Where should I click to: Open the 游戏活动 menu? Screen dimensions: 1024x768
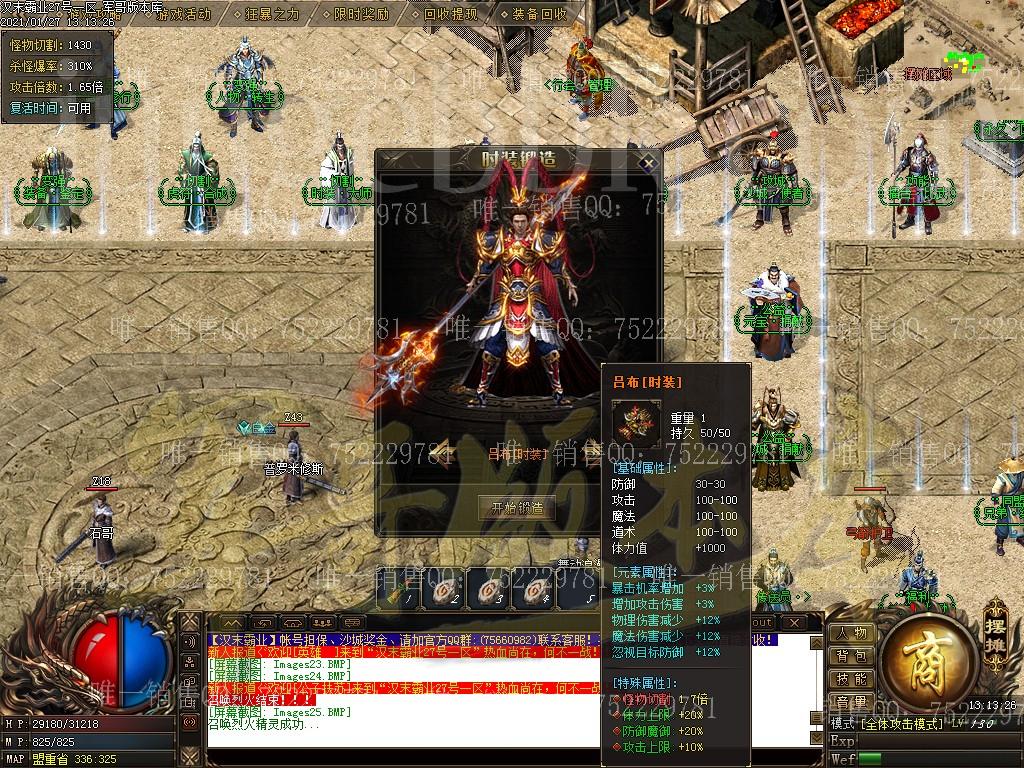click(183, 14)
